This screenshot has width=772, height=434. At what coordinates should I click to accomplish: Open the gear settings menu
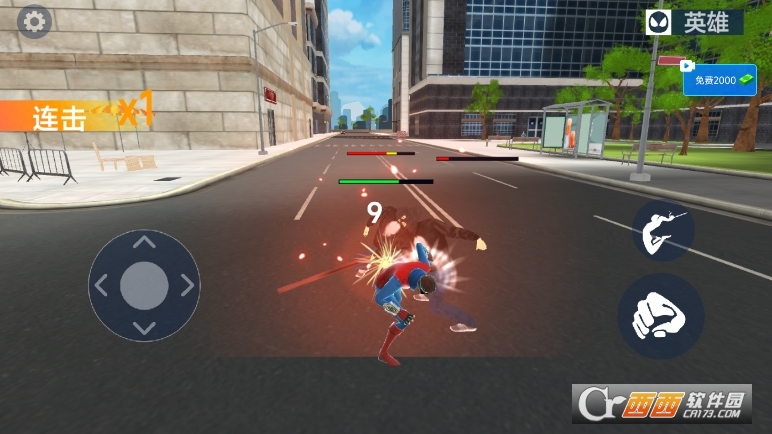point(35,22)
